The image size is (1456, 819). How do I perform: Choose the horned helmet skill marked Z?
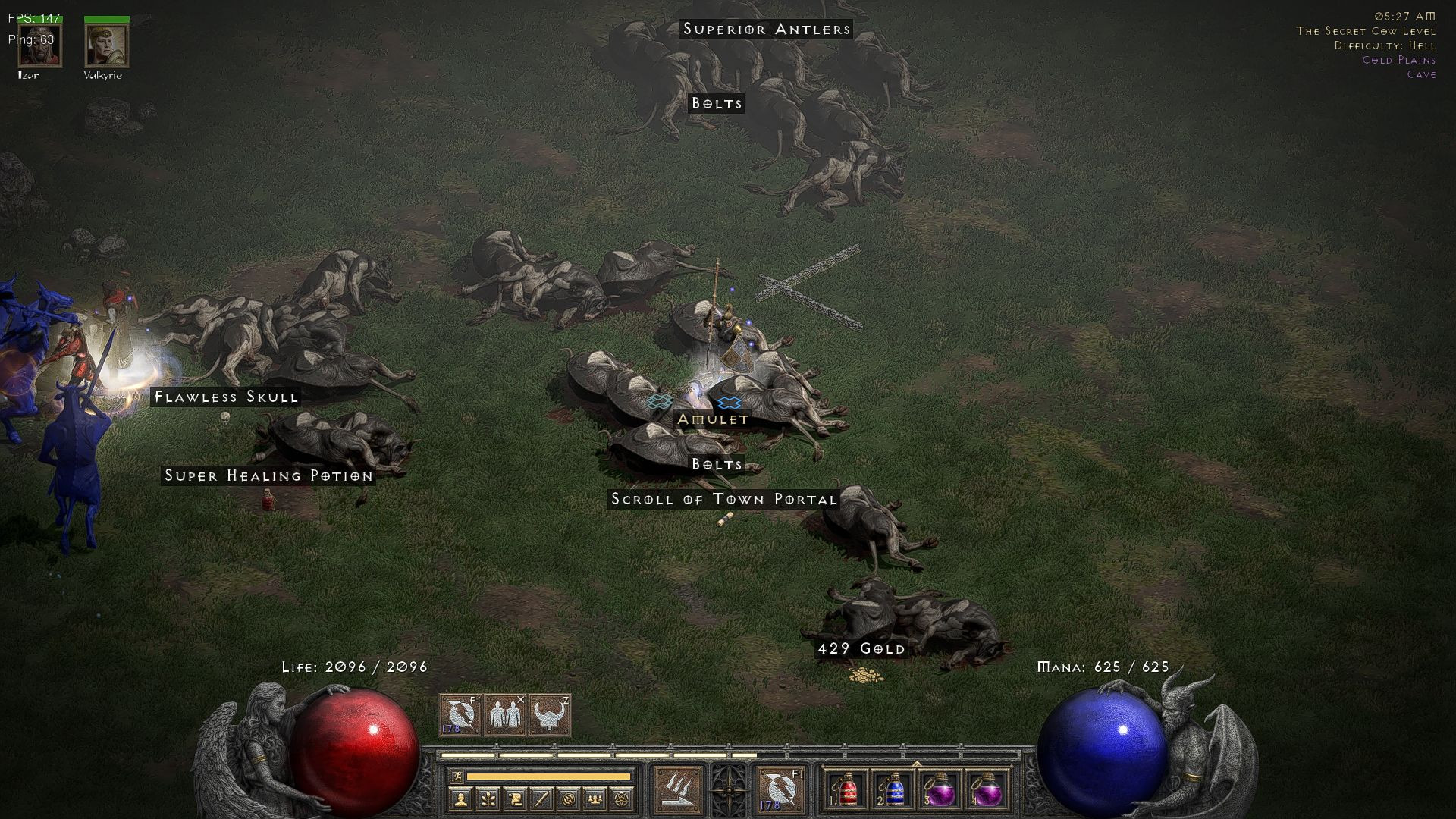point(550,714)
